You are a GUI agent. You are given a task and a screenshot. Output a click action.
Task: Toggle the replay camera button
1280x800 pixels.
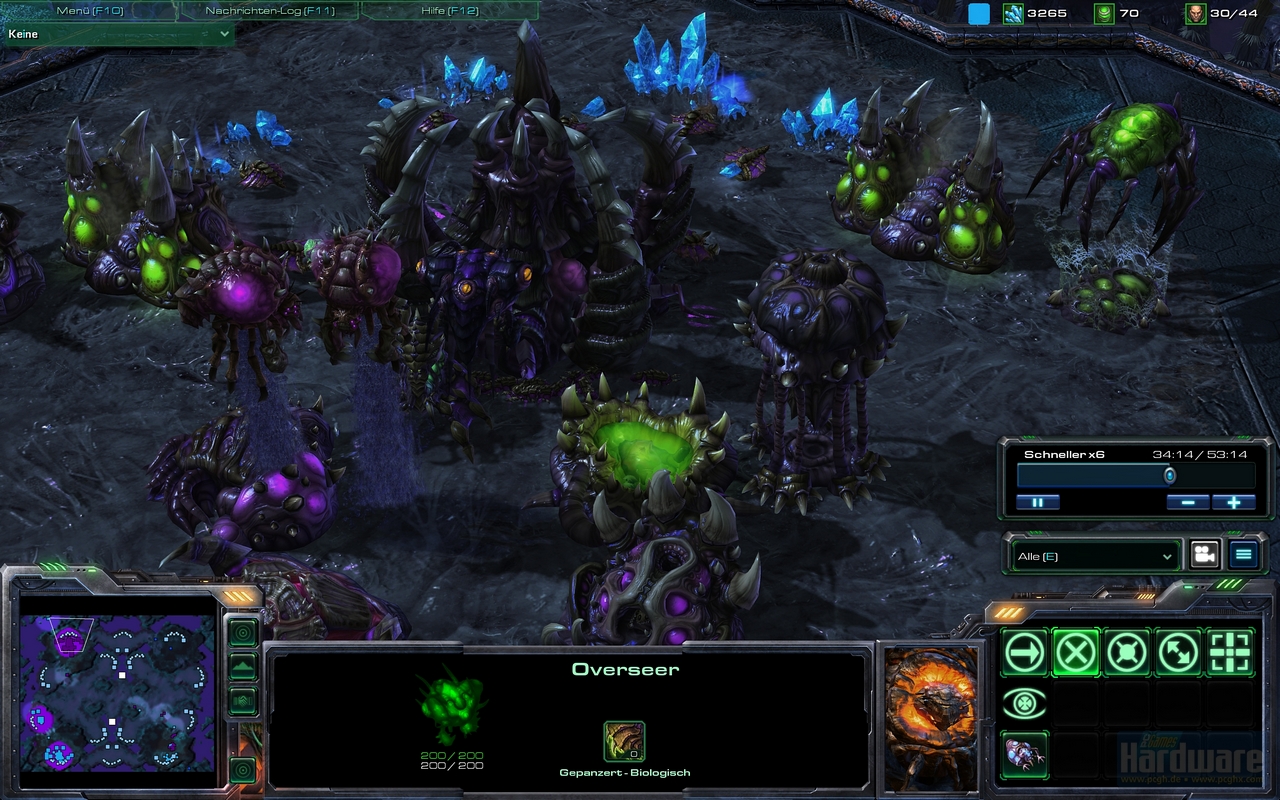pos(1205,555)
